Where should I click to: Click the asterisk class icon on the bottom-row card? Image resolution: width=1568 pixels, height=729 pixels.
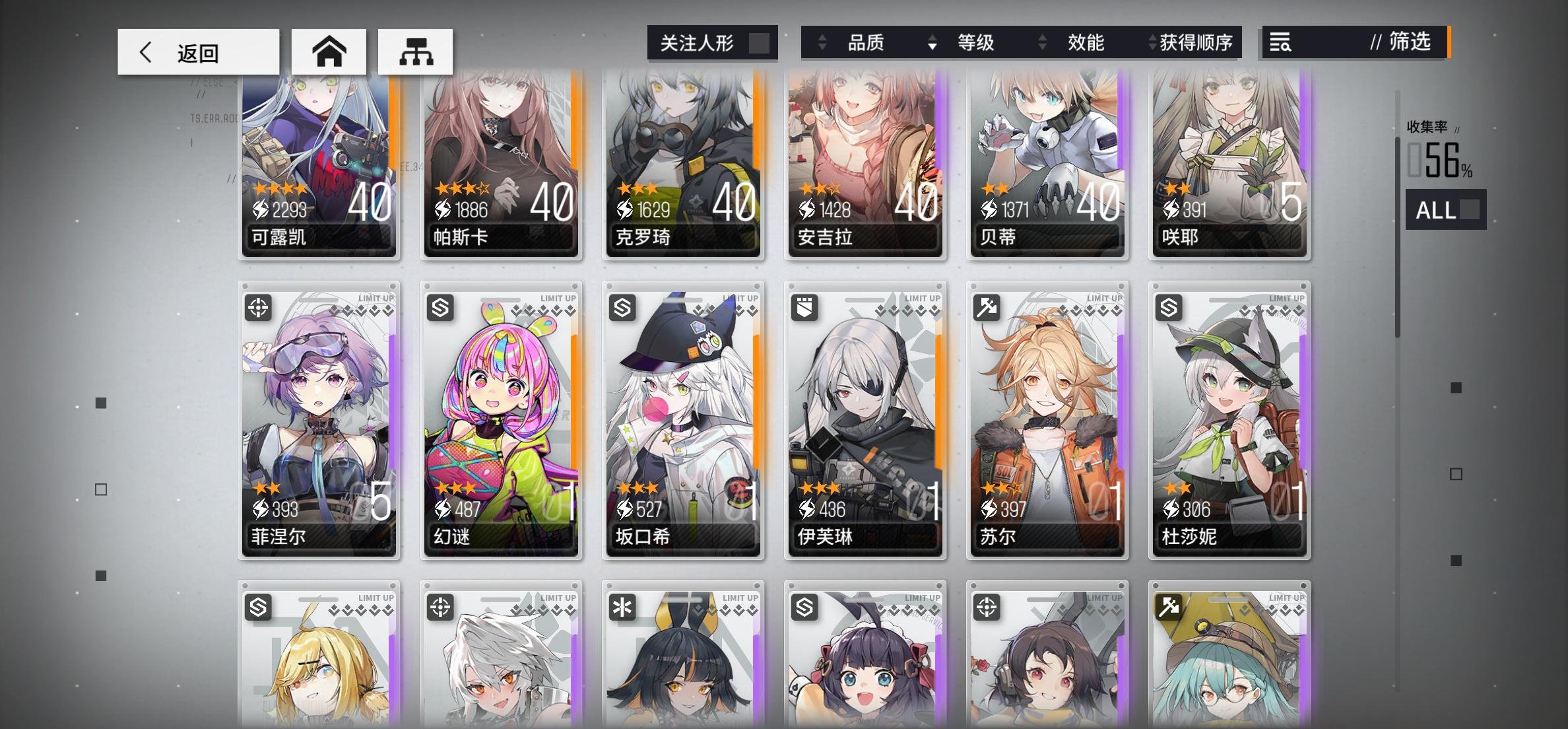pyautogui.click(x=622, y=607)
